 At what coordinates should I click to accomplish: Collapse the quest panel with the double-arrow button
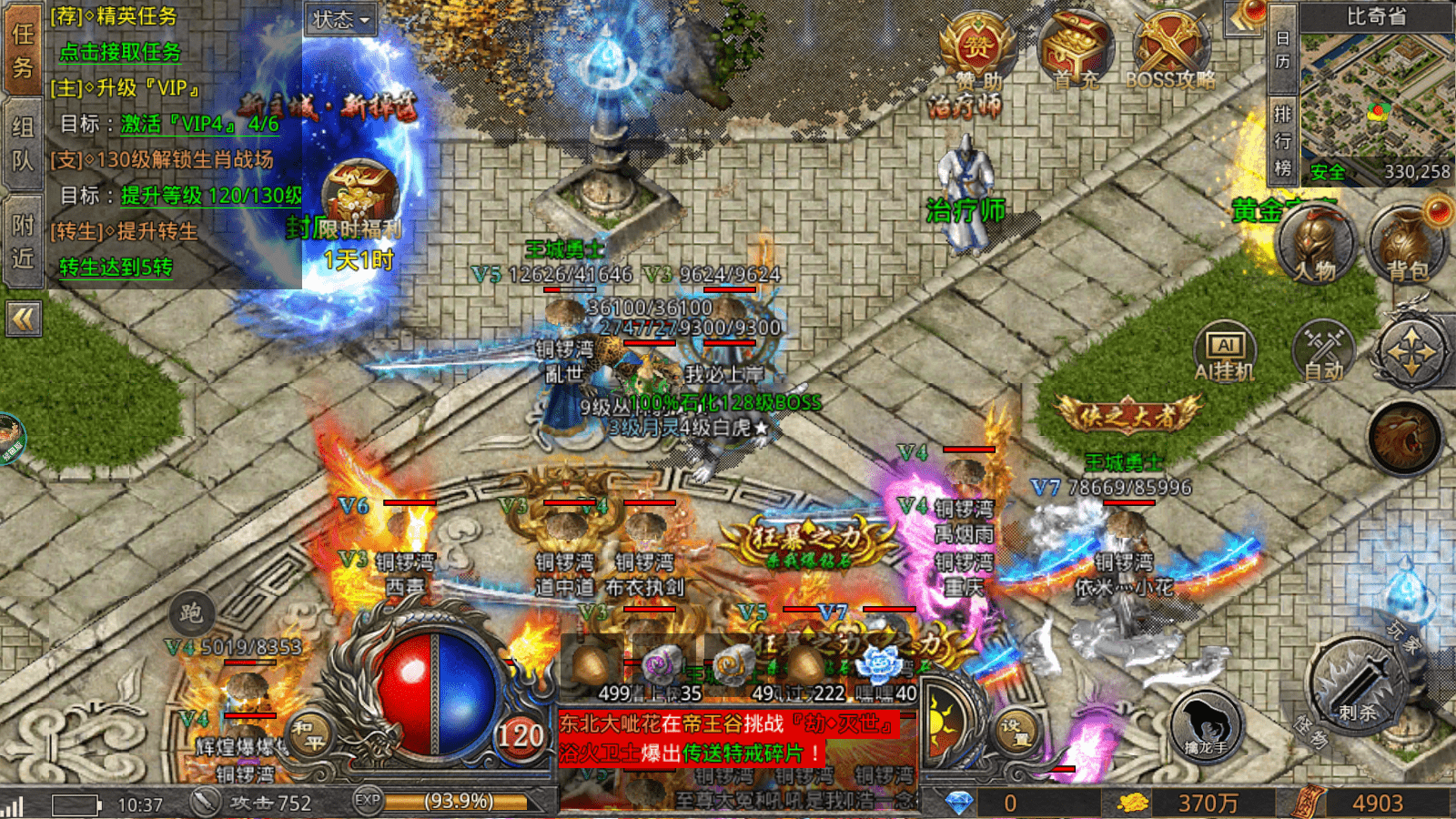[x=23, y=319]
